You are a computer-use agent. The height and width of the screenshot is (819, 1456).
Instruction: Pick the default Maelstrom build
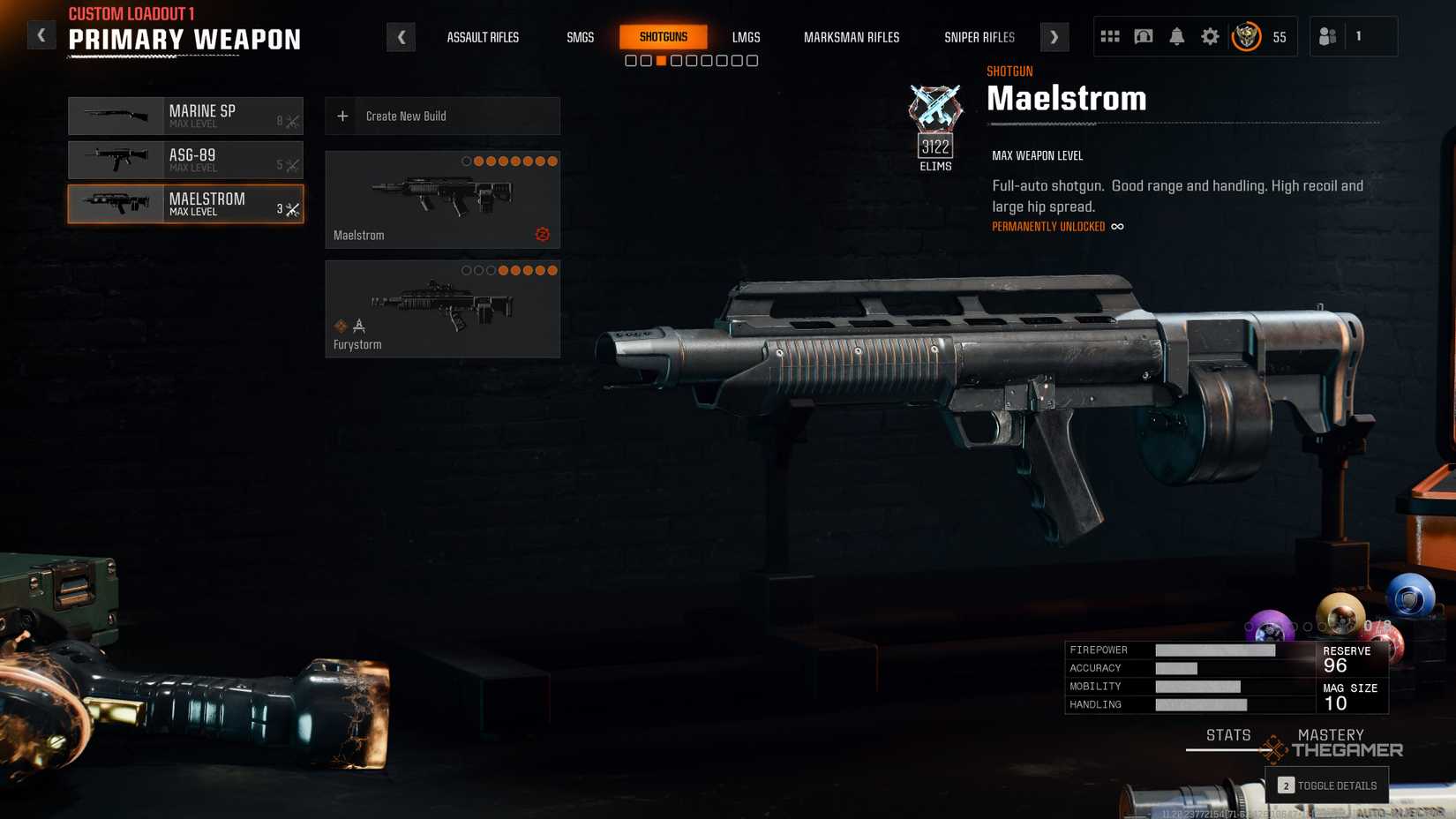tap(442, 199)
